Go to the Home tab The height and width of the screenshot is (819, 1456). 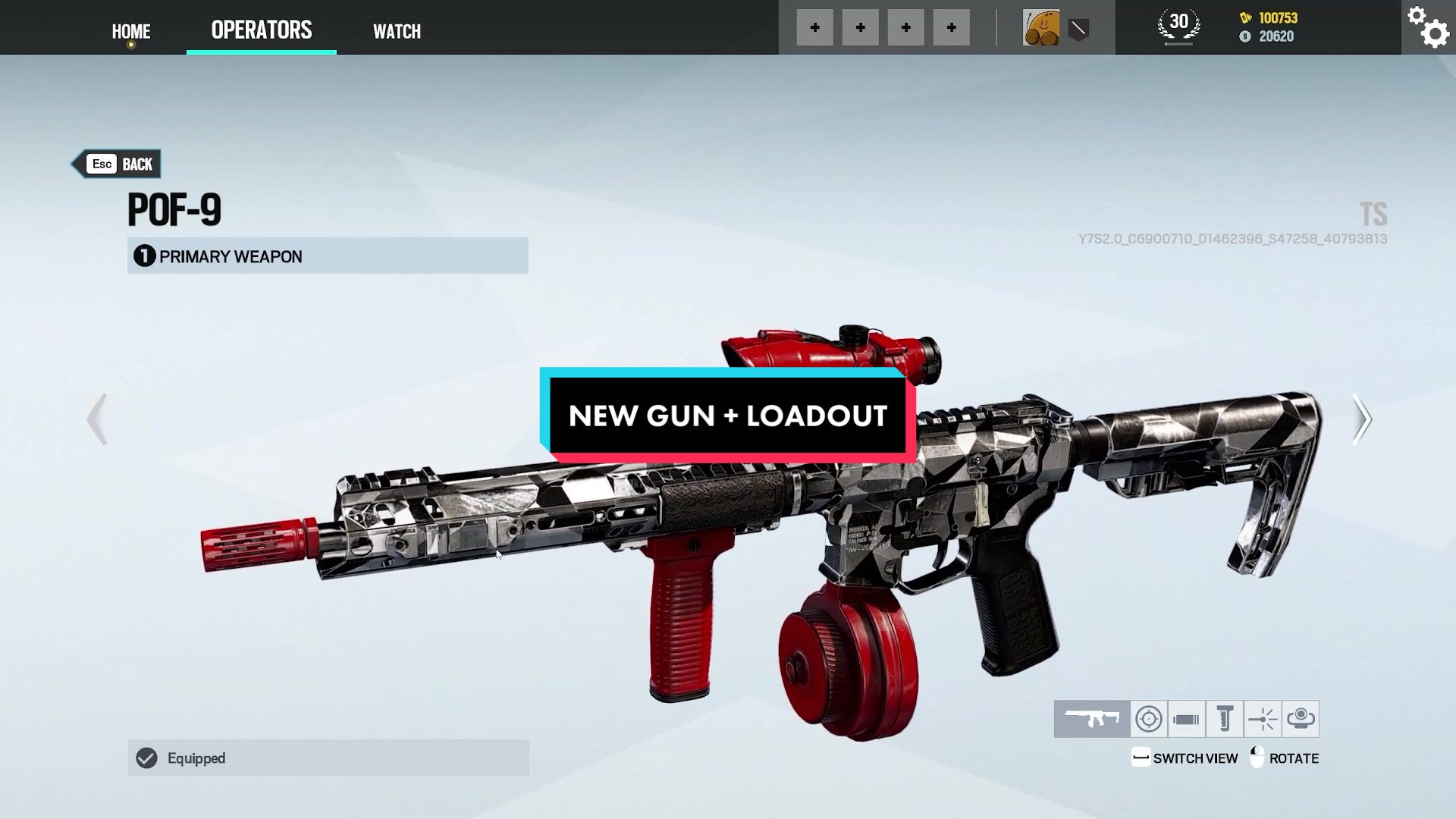(131, 31)
